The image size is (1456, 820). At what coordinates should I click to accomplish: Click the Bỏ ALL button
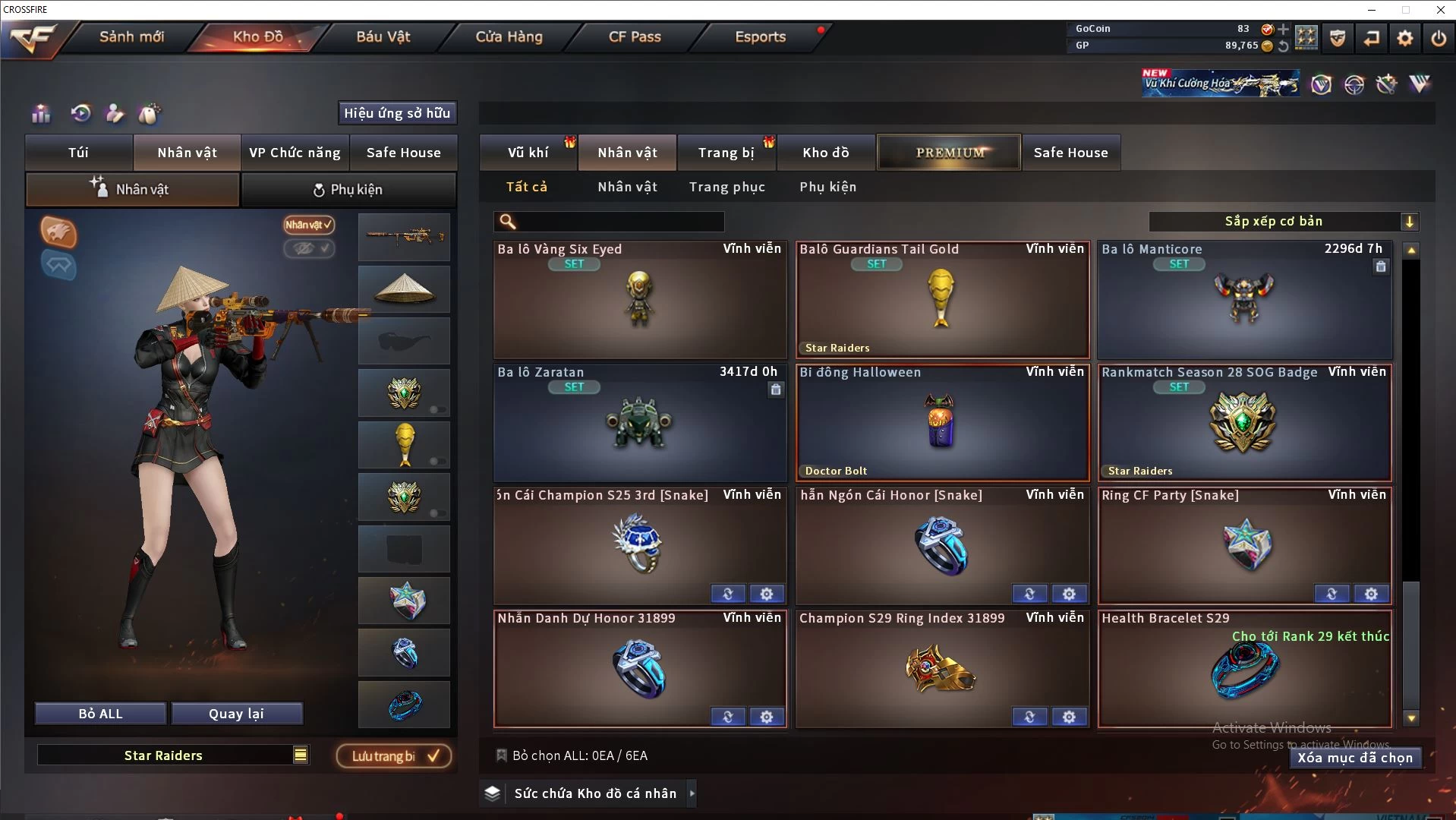100,714
